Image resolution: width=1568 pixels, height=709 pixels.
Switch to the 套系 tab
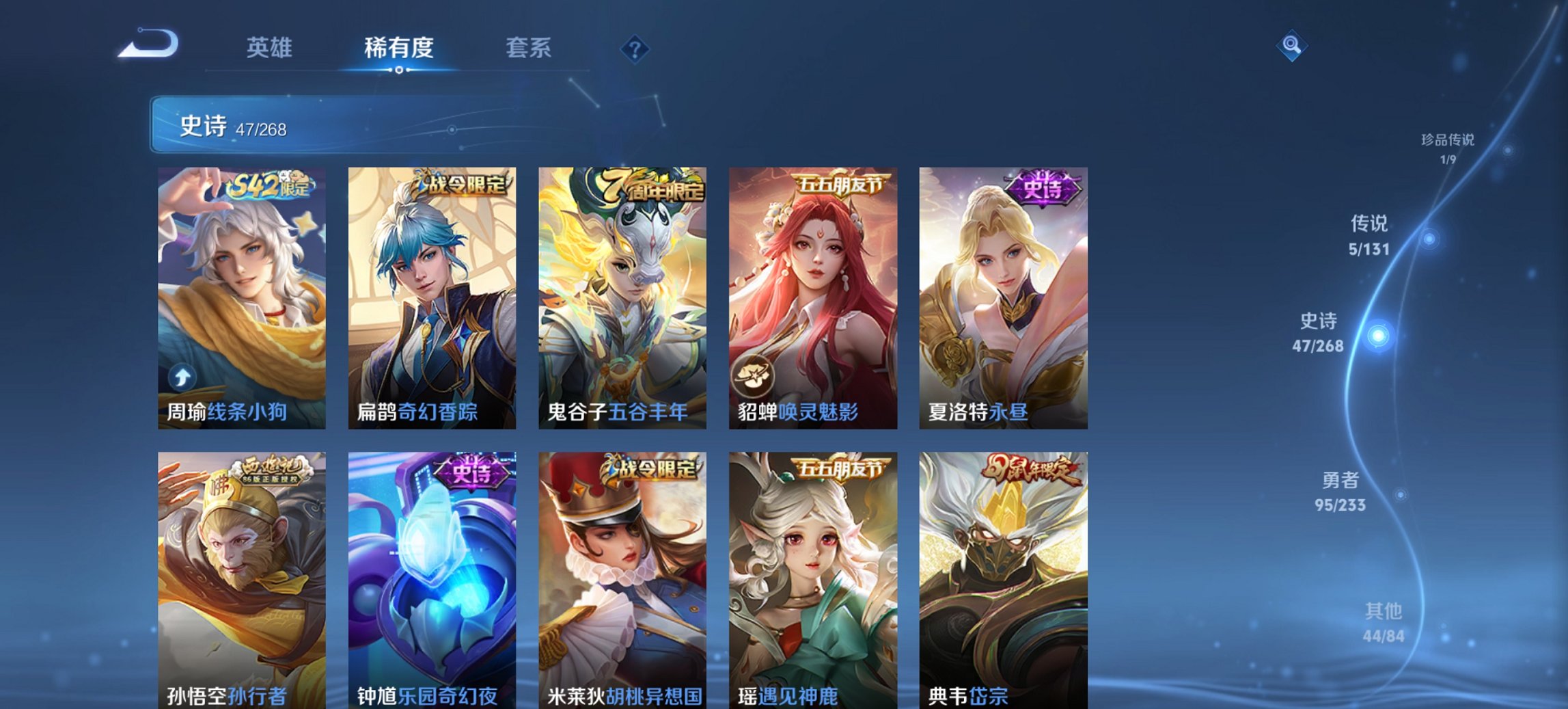pyautogui.click(x=529, y=48)
